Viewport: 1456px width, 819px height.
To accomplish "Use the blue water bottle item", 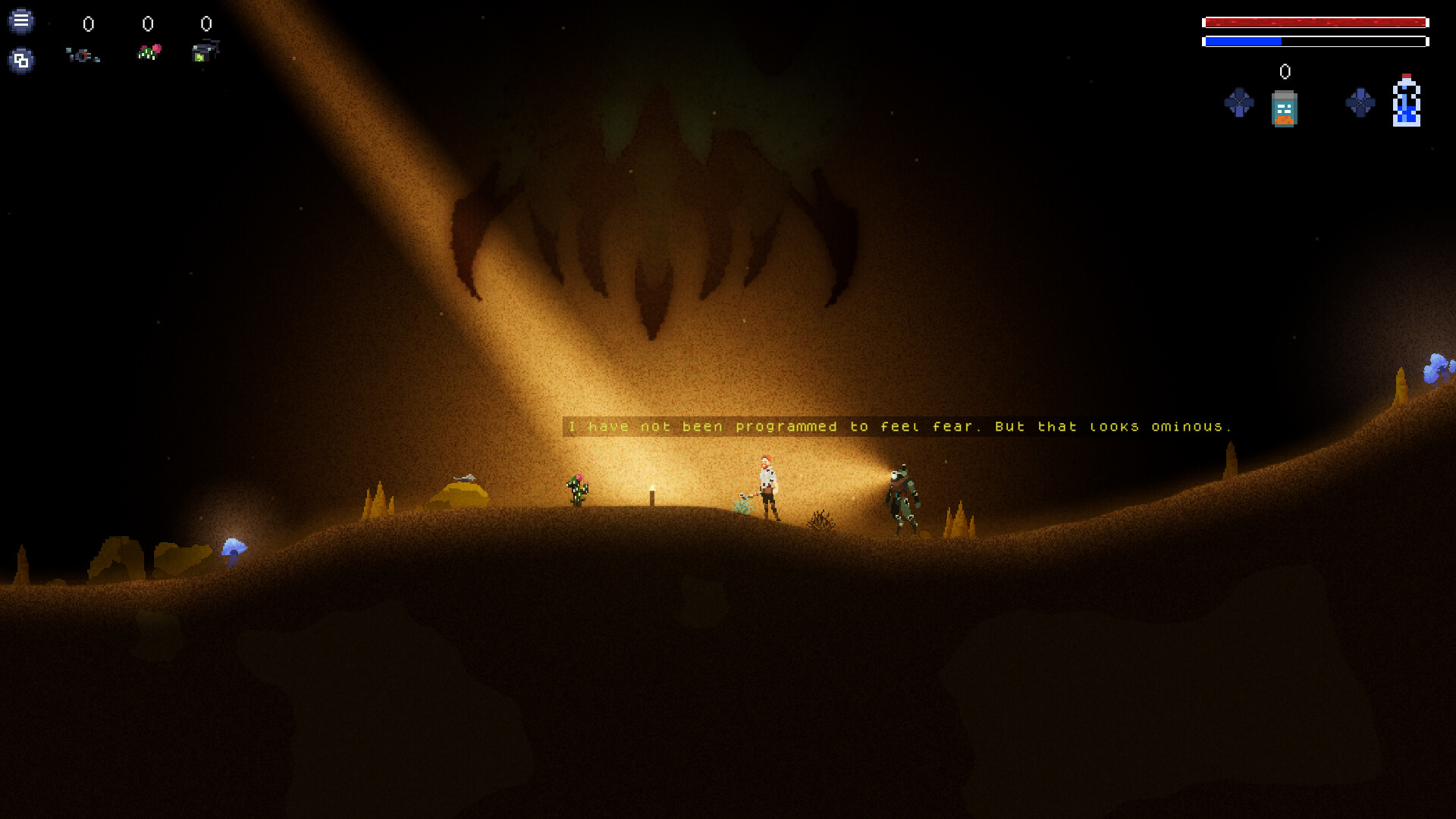I will click(x=1406, y=101).
